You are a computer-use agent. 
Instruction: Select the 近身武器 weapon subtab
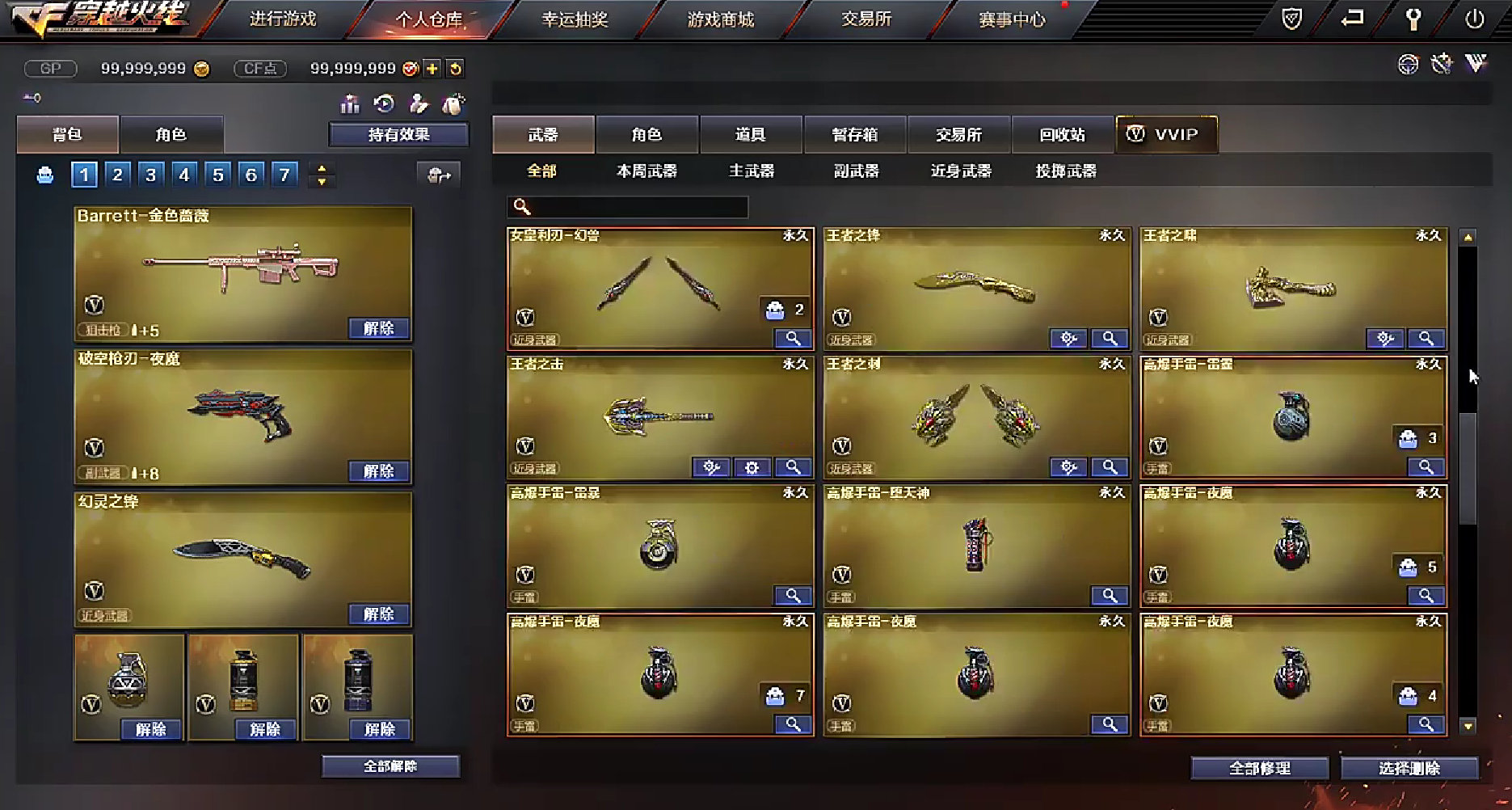tap(961, 171)
